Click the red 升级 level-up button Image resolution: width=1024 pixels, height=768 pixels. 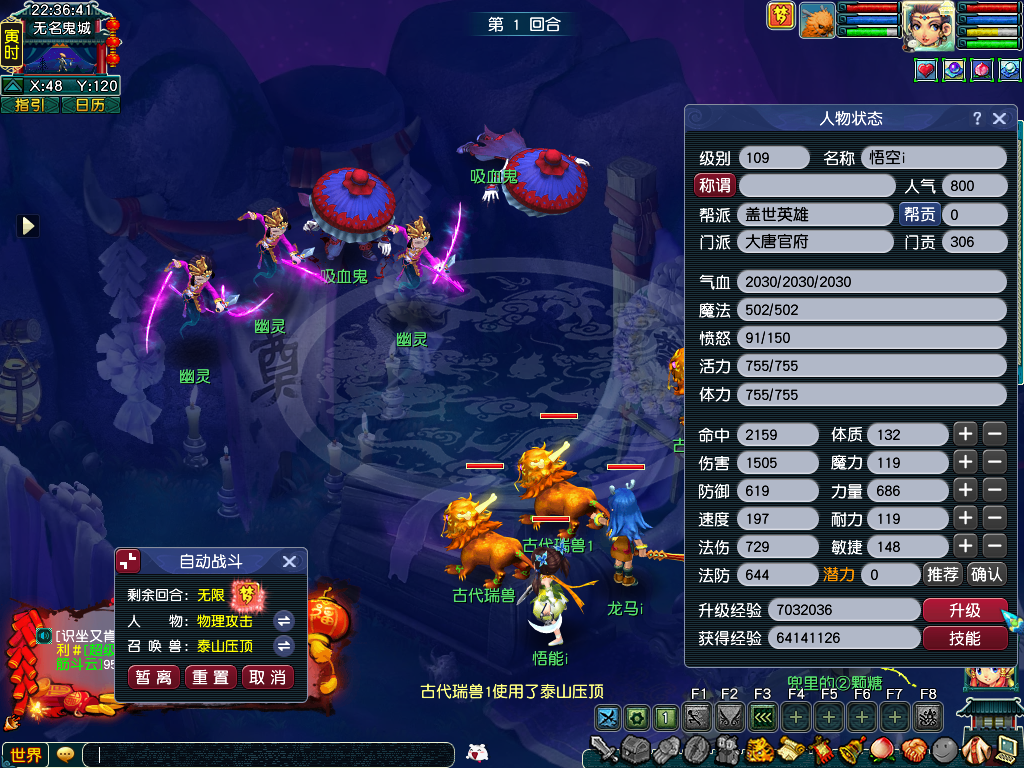tap(964, 610)
